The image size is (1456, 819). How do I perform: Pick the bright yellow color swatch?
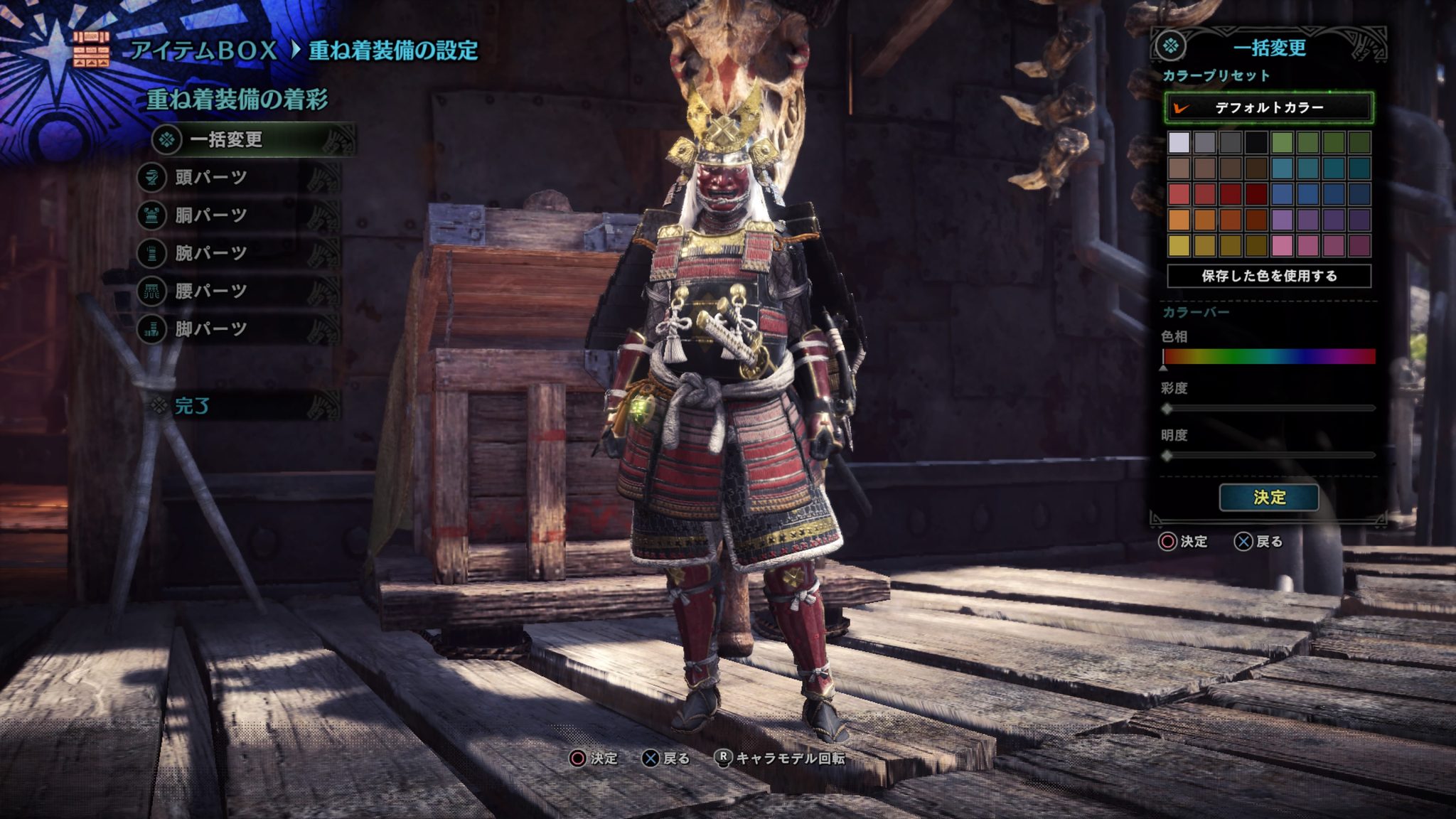(x=1179, y=245)
